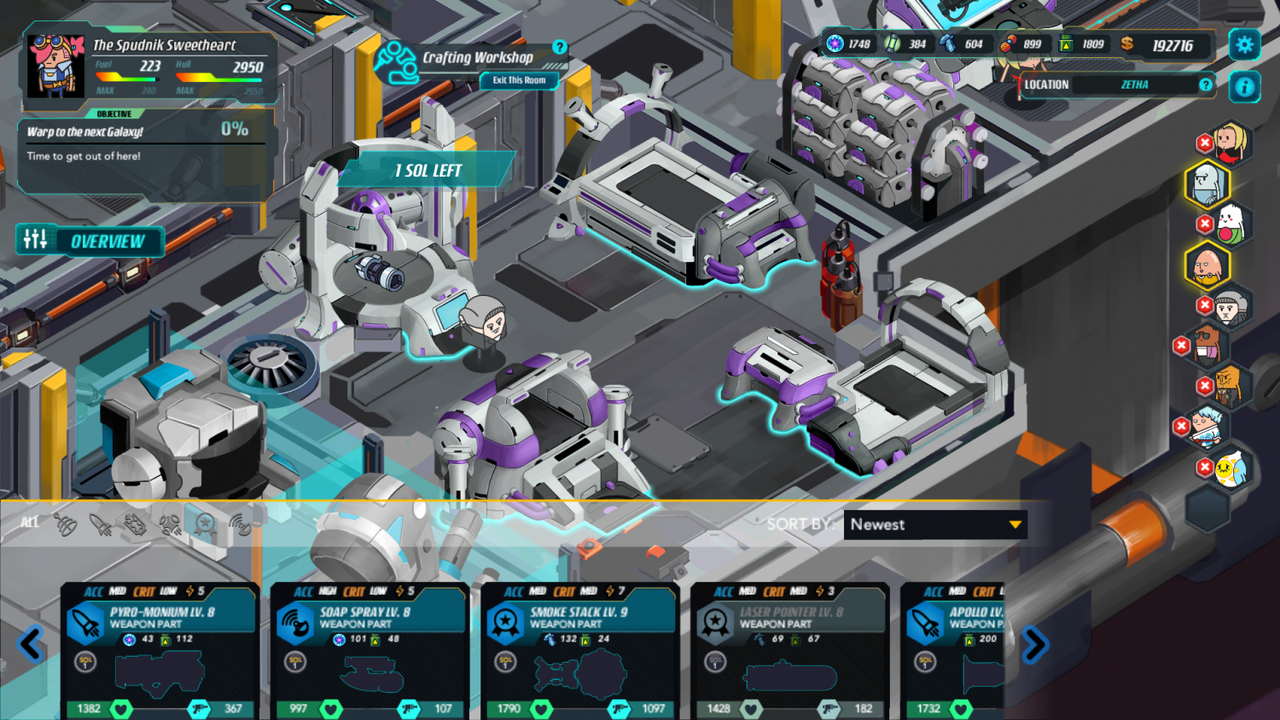Select the badge weapon-part filter icon
This screenshot has width=1280, height=720.
(203, 524)
